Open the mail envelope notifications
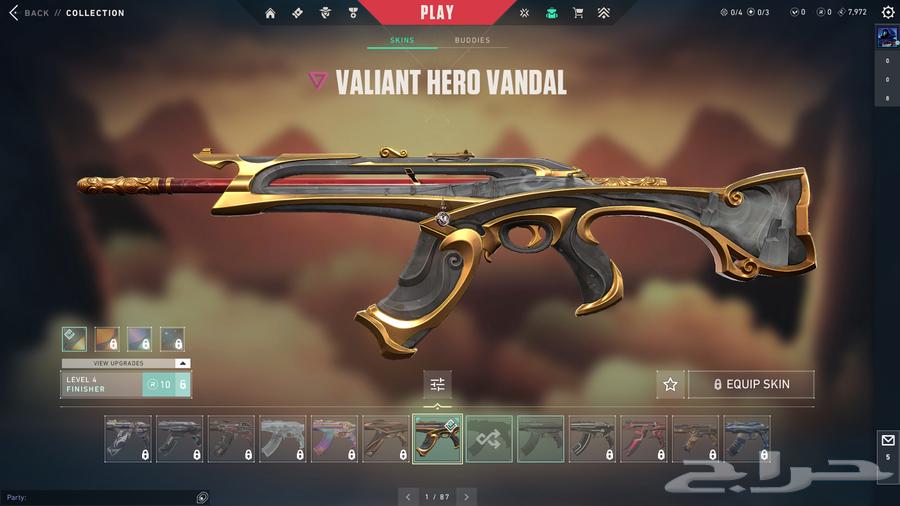900x506 pixels. click(x=887, y=441)
